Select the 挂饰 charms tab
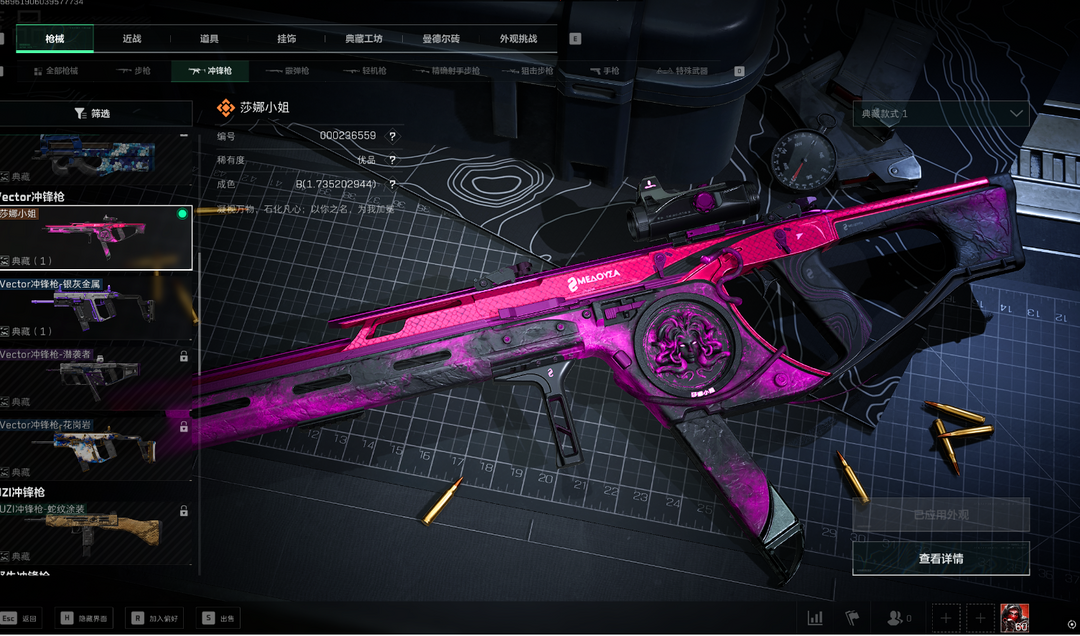This screenshot has height=636, width=1080. 287,39
